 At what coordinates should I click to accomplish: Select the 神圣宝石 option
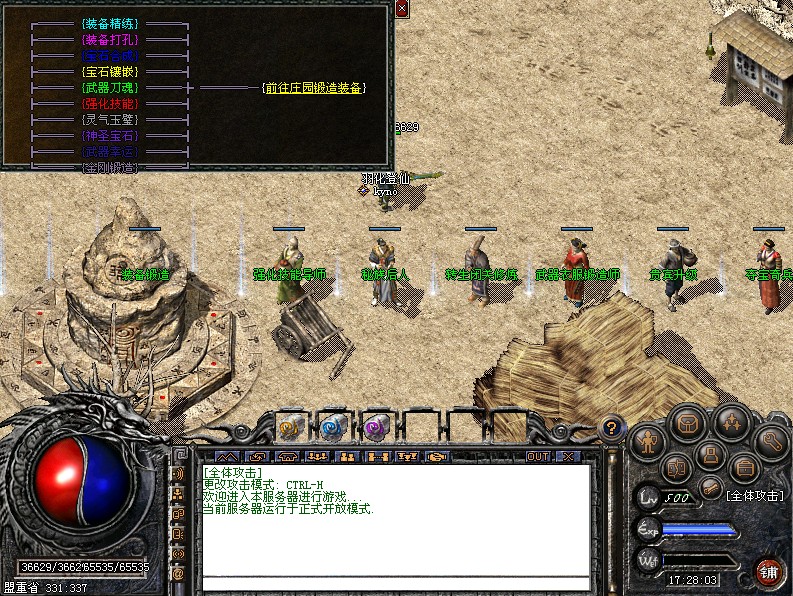coord(110,136)
